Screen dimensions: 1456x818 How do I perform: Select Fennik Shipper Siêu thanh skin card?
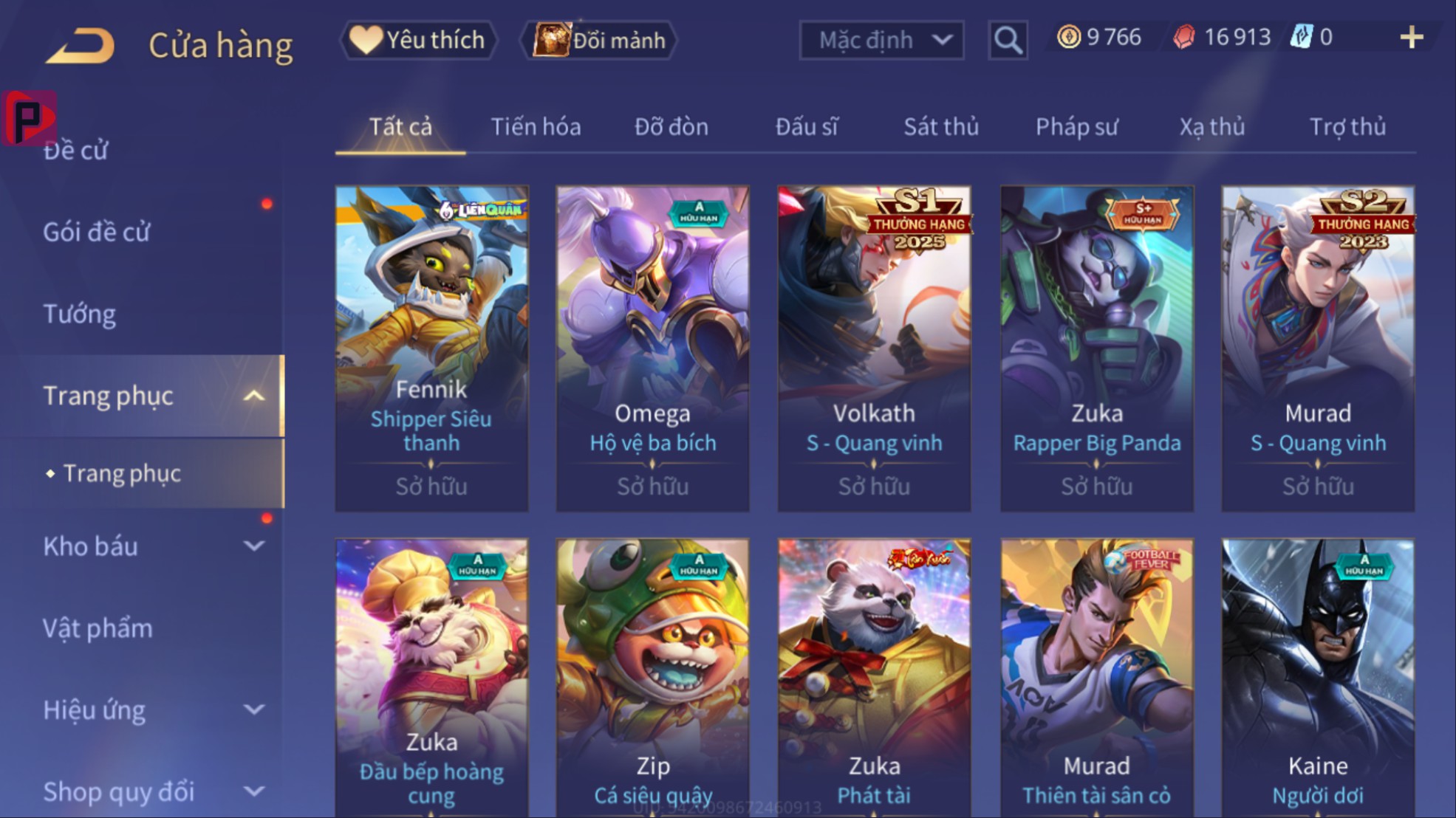tap(431, 348)
